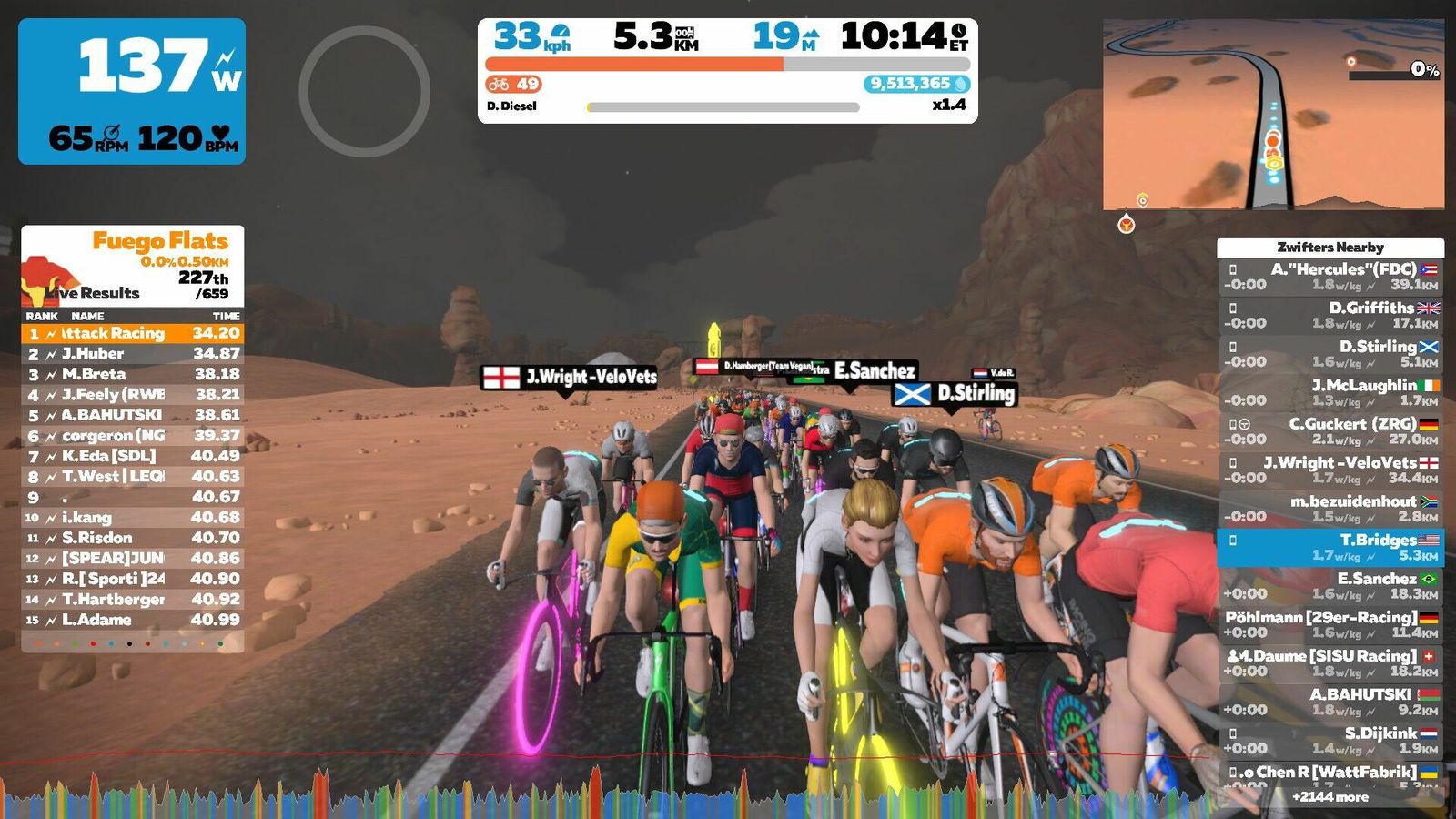This screenshot has height=819, width=1456.
Task: Click the empty power-up ring
Action: coord(364,91)
